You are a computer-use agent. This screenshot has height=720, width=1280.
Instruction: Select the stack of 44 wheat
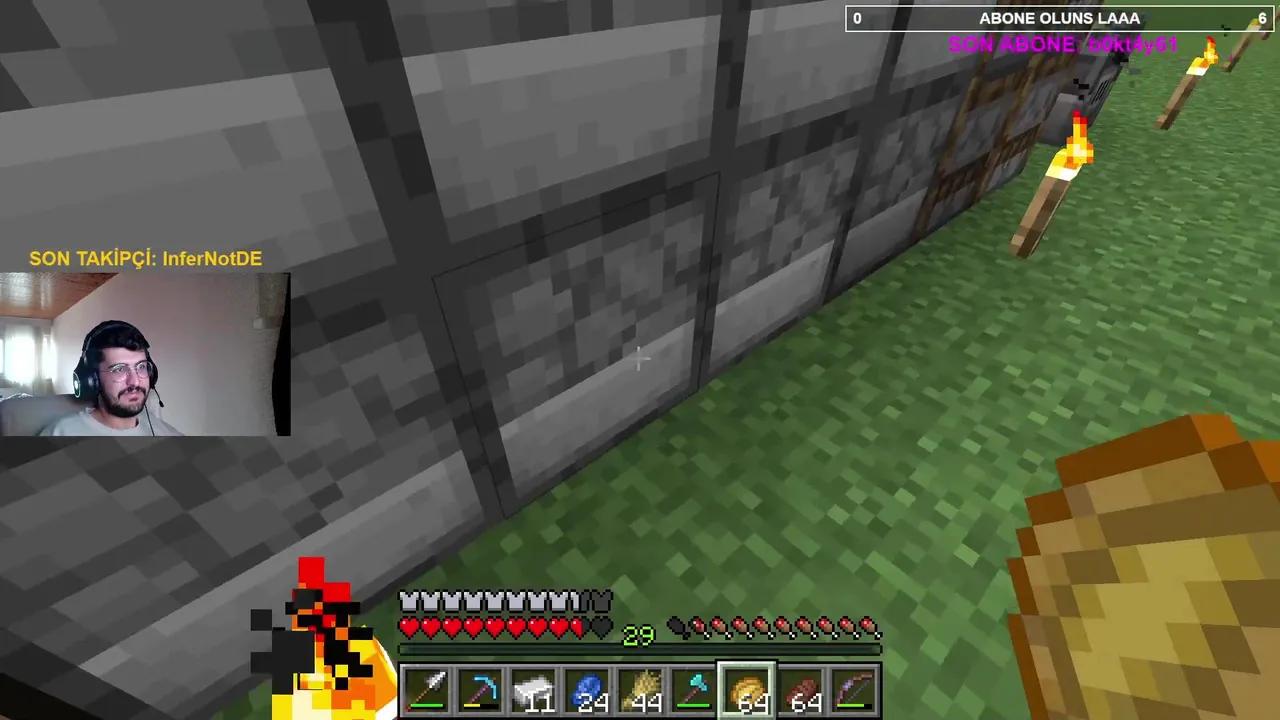[x=643, y=690]
